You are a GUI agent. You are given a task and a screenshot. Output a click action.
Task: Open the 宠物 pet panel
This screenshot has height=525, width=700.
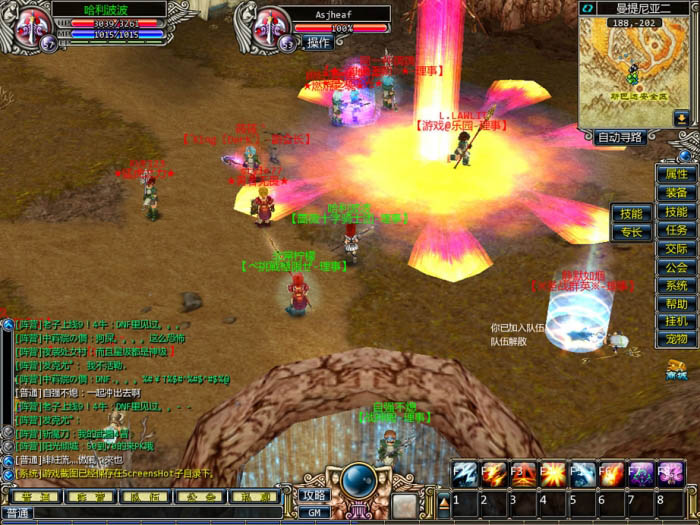pos(676,339)
